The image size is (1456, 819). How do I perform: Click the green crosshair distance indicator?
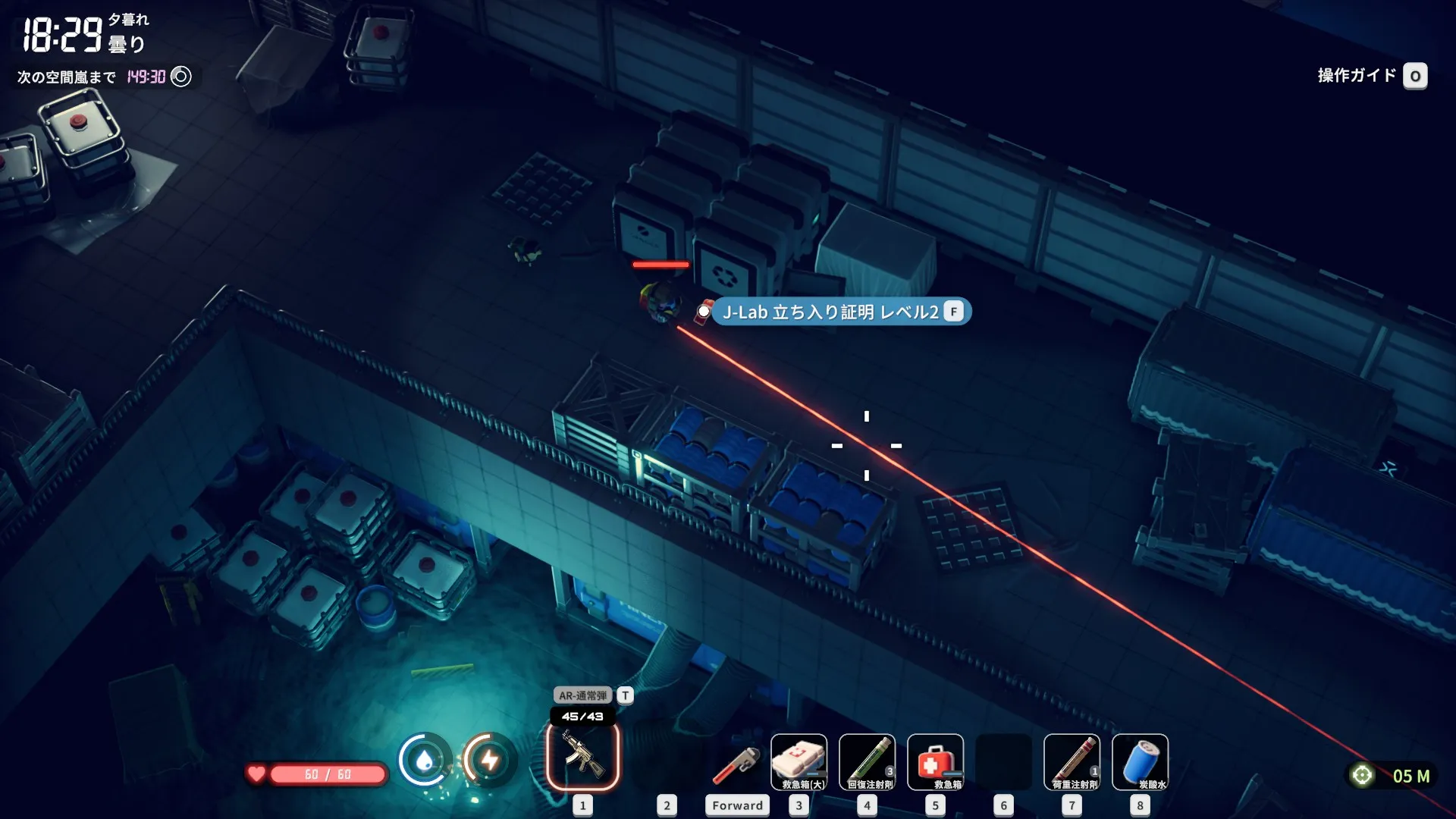click(1362, 775)
